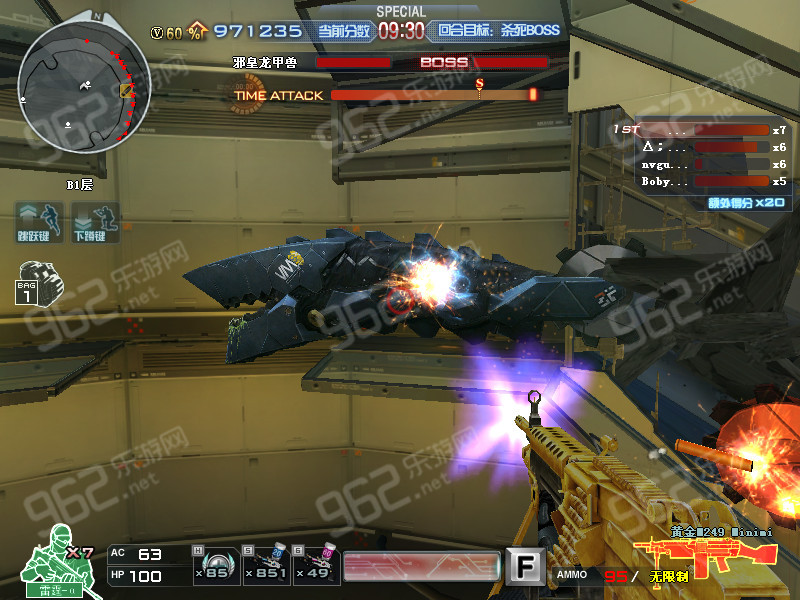The image size is (800, 600).
Task: Select the jump key icon
Action: tap(38, 221)
